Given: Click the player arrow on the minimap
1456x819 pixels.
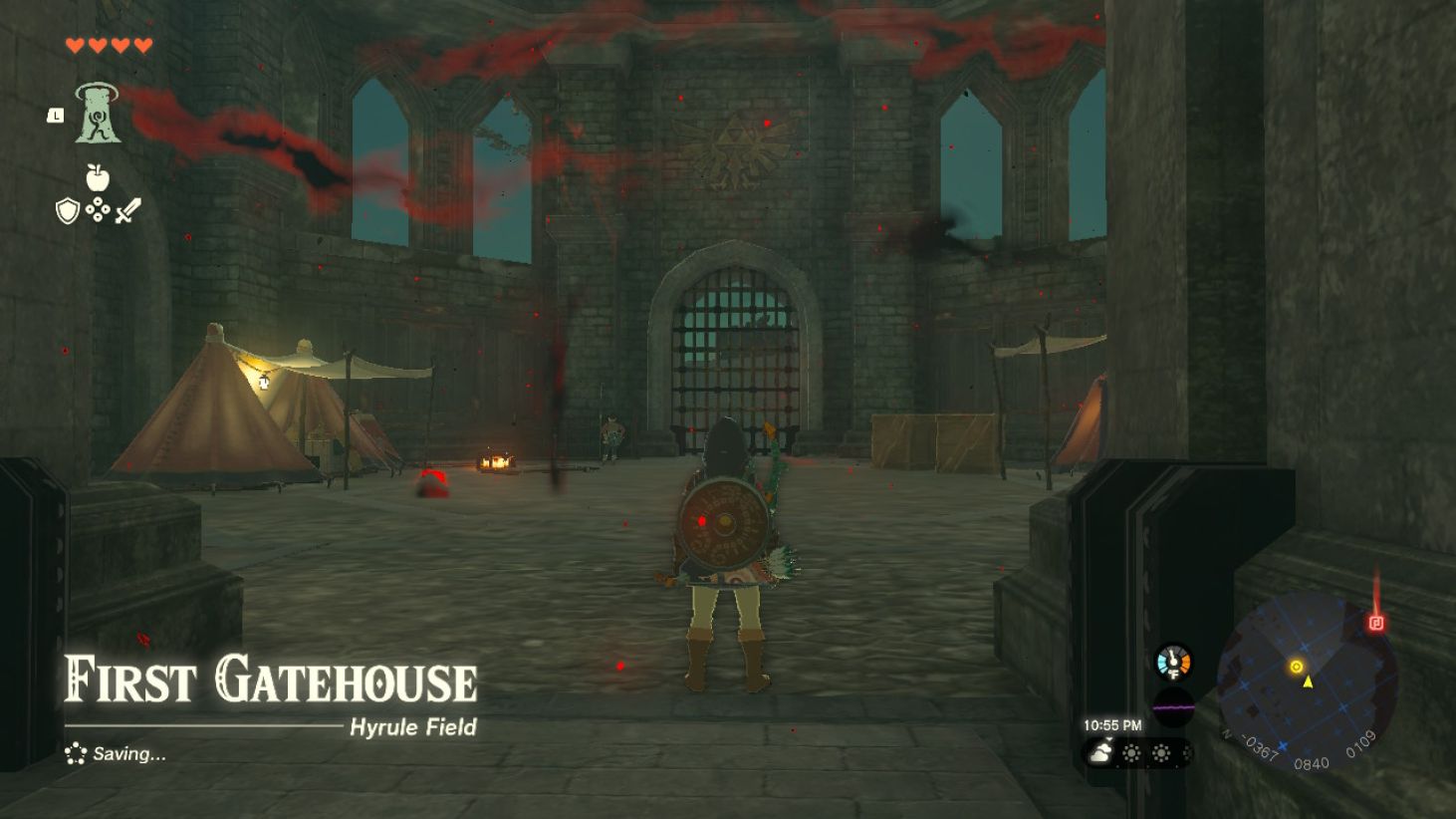Looking at the screenshot, I should click(1308, 682).
